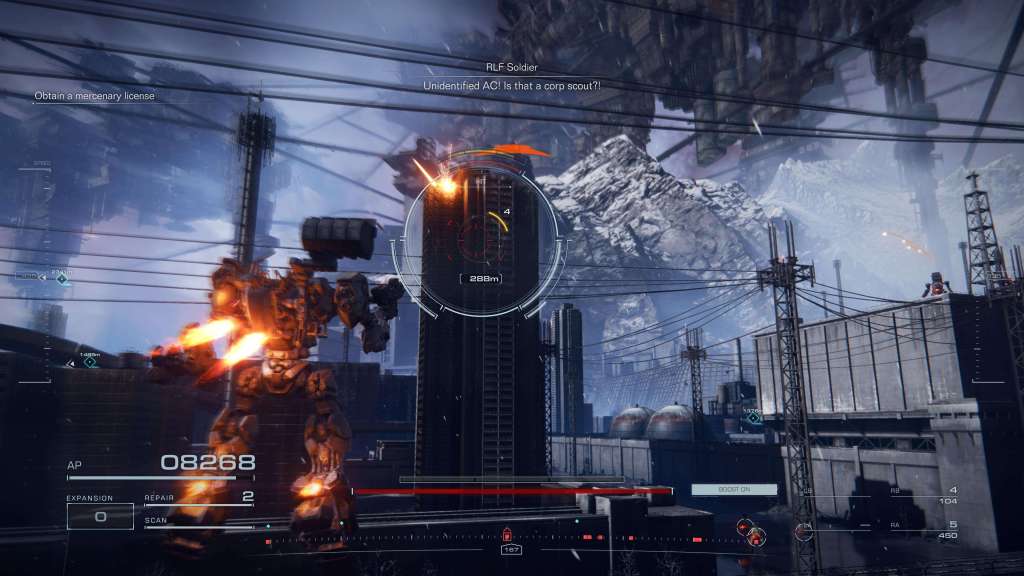Select the "Obtain a mercenary license" objective tracker

click(x=95, y=96)
